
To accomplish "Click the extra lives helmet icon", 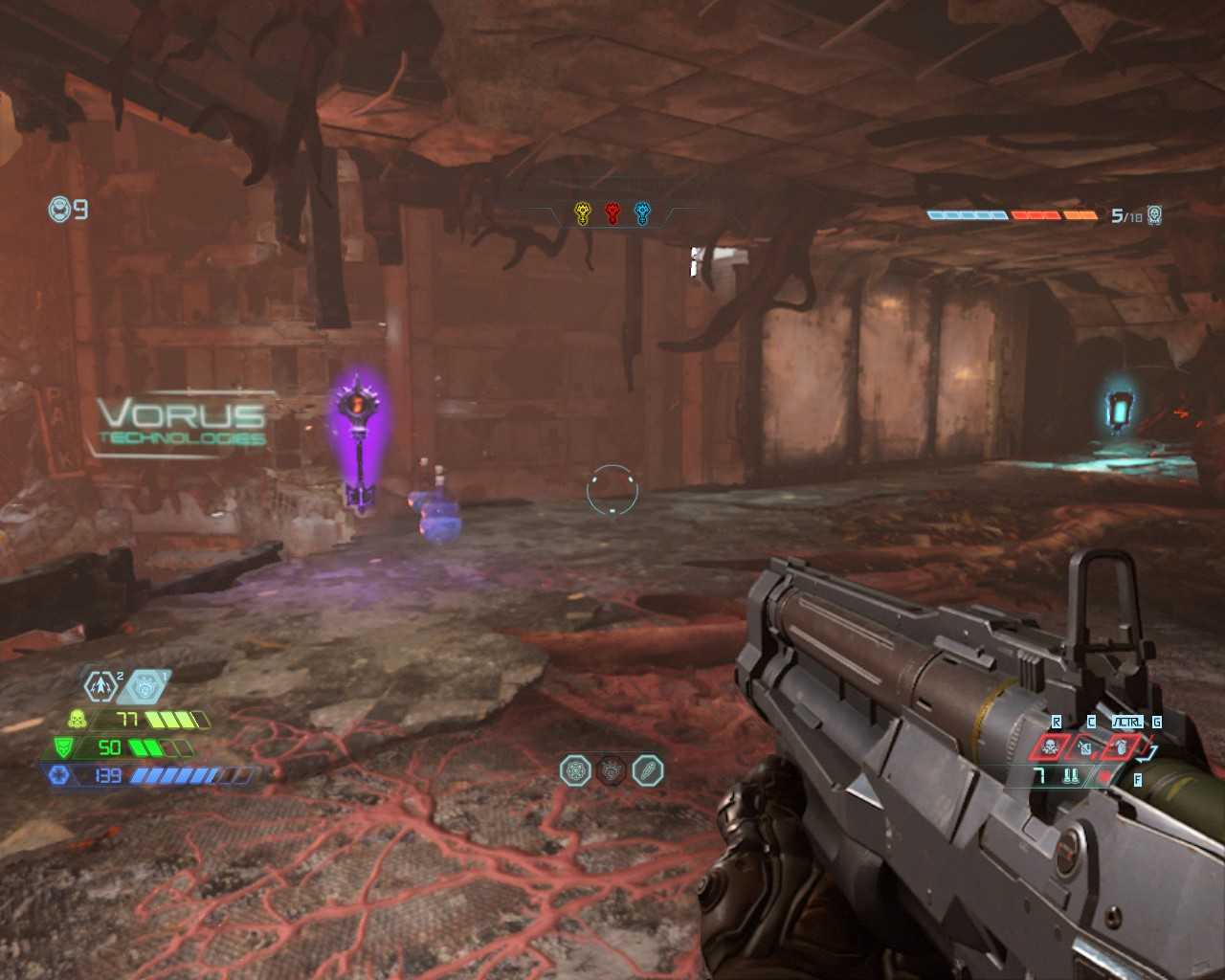I will [x=59, y=209].
